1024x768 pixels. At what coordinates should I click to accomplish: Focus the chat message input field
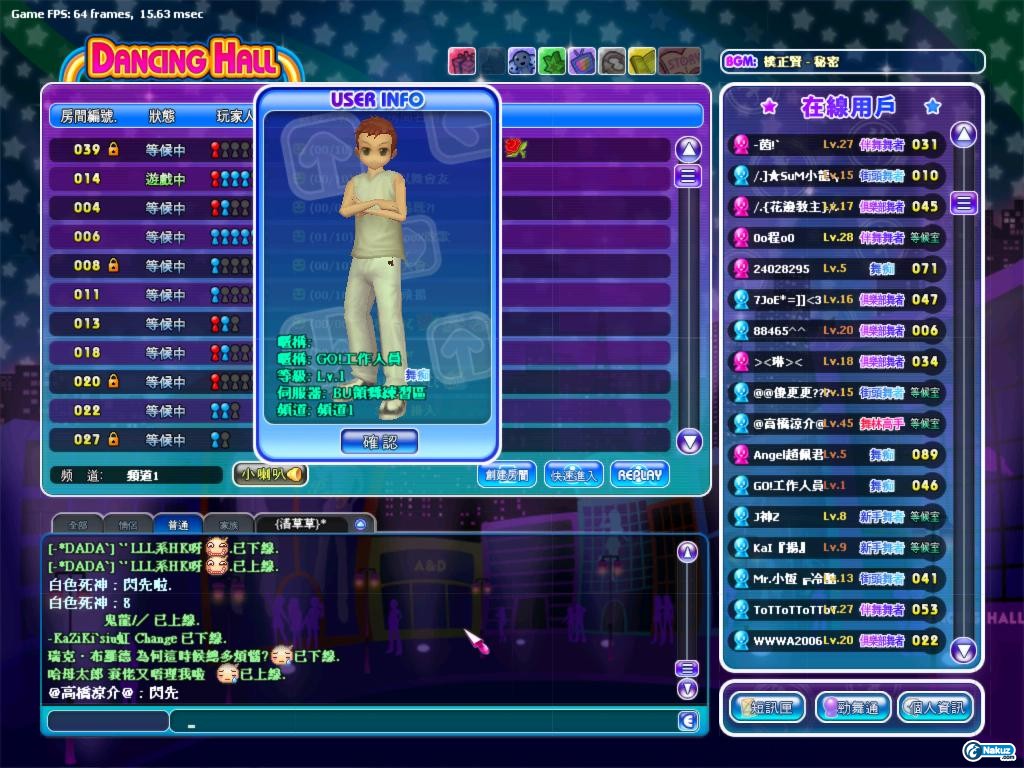click(420, 721)
